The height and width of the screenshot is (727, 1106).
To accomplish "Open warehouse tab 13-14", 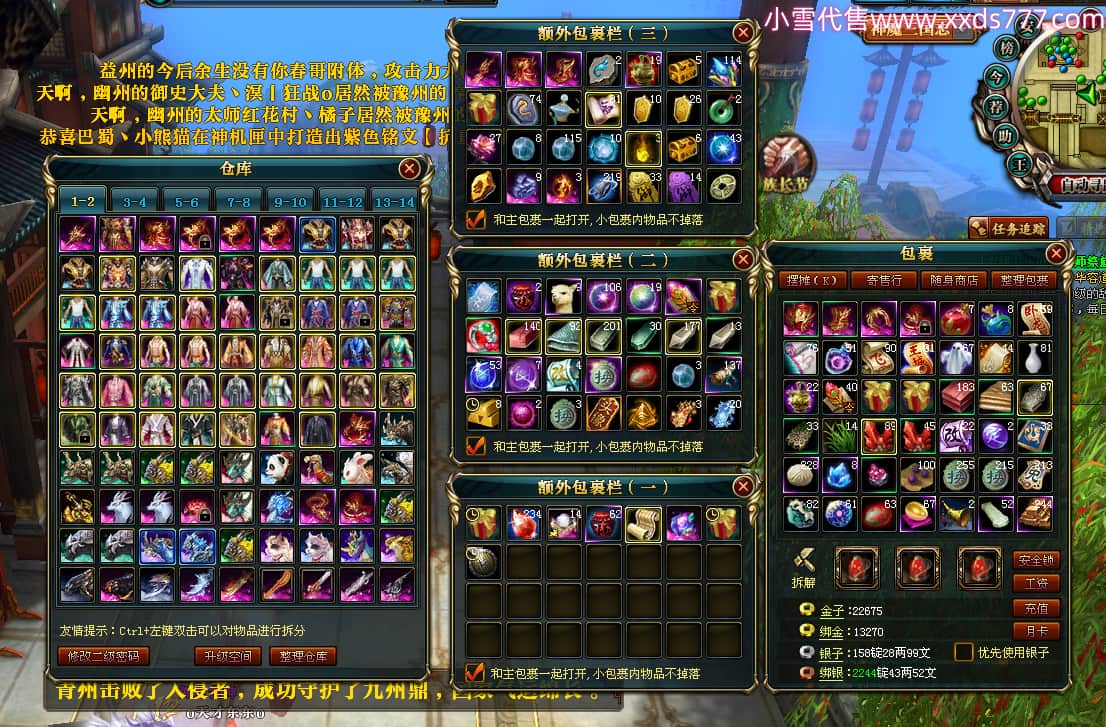I will (x=393, y=201).
